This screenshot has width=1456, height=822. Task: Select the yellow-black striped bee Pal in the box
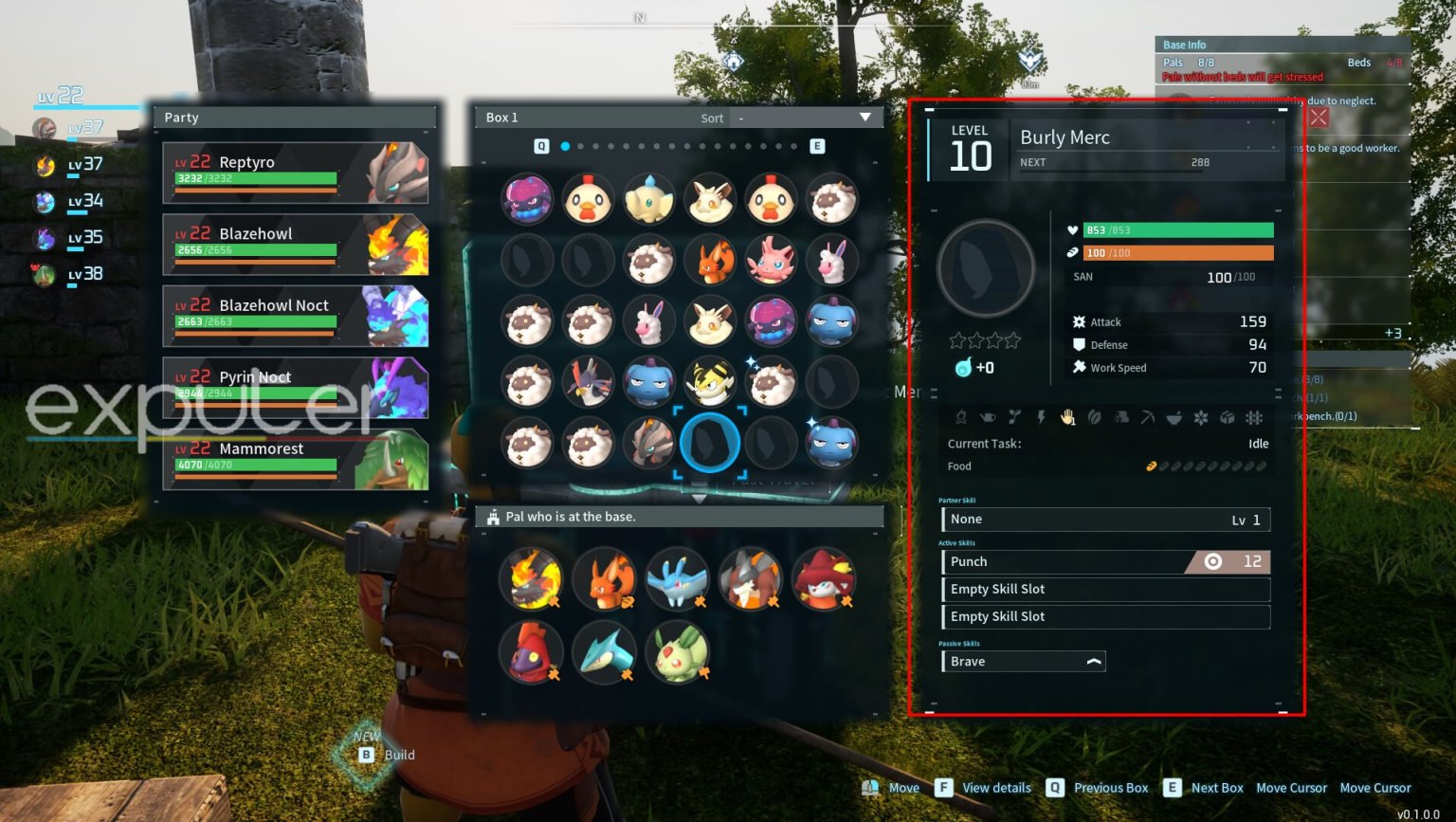710,382
